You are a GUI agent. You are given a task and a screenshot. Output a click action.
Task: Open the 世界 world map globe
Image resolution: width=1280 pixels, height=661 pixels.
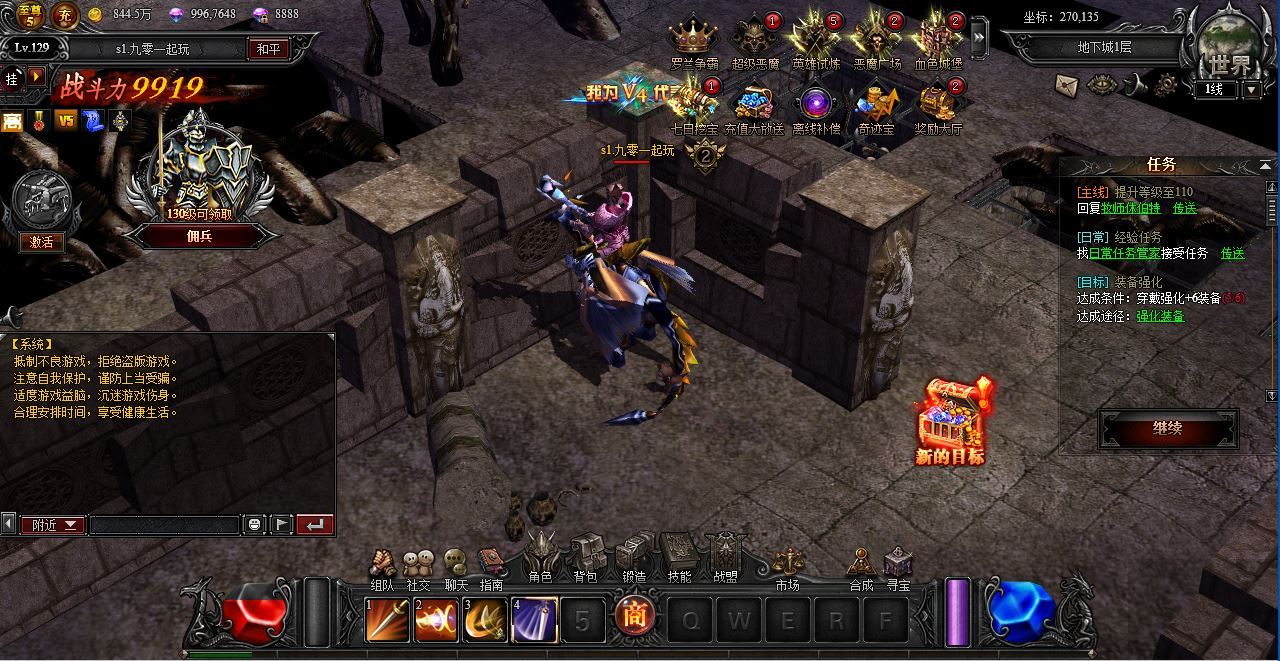1229,45
